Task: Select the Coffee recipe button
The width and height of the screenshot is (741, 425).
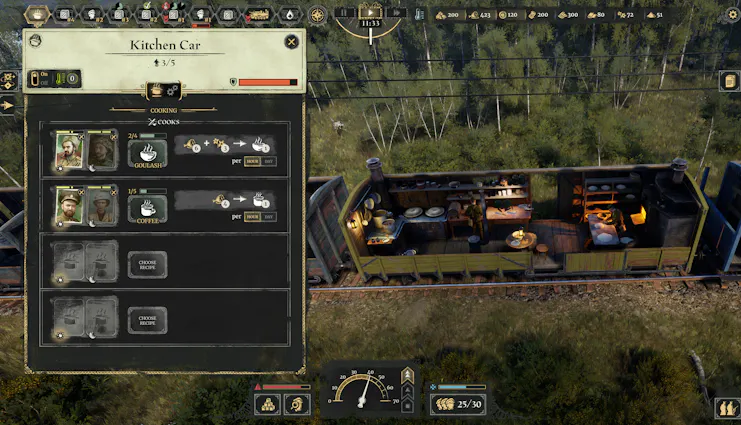Action: tap(147, 210)
